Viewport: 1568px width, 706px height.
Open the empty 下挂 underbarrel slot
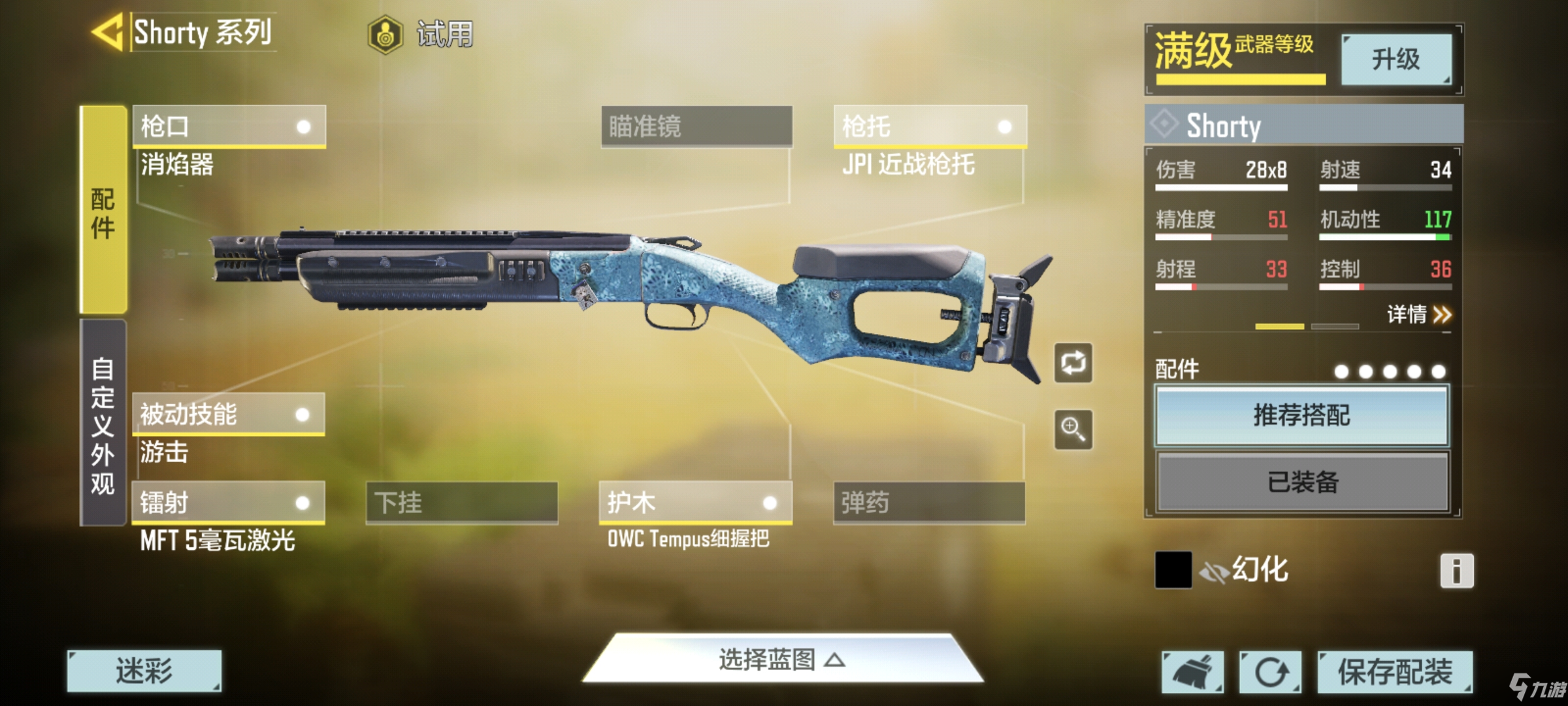click(x=461, y=503)
